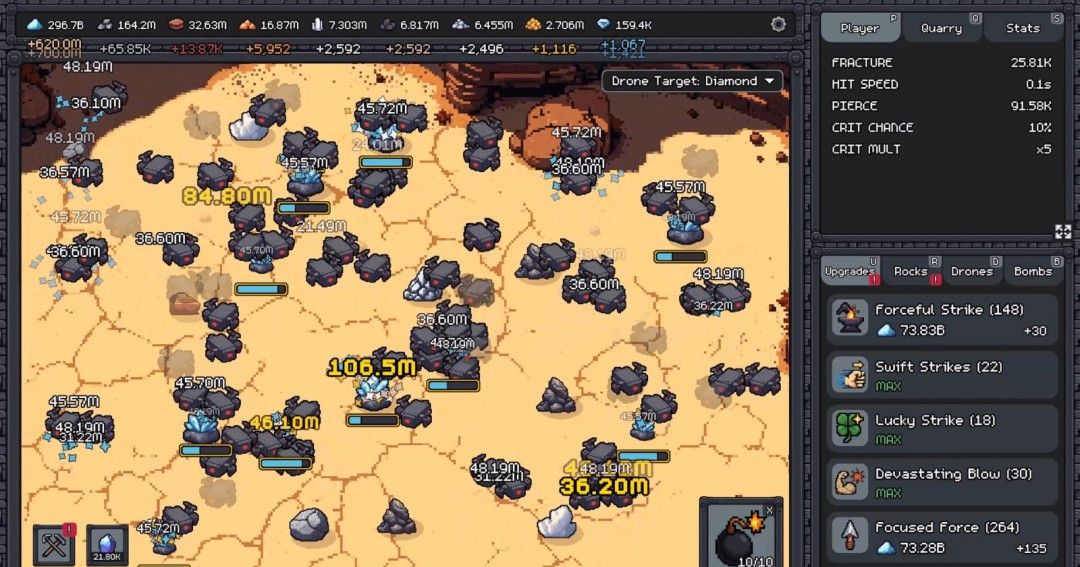
Task: Expand the stats panel with the fullscreen icon
Action: (x=1063, y=231)
